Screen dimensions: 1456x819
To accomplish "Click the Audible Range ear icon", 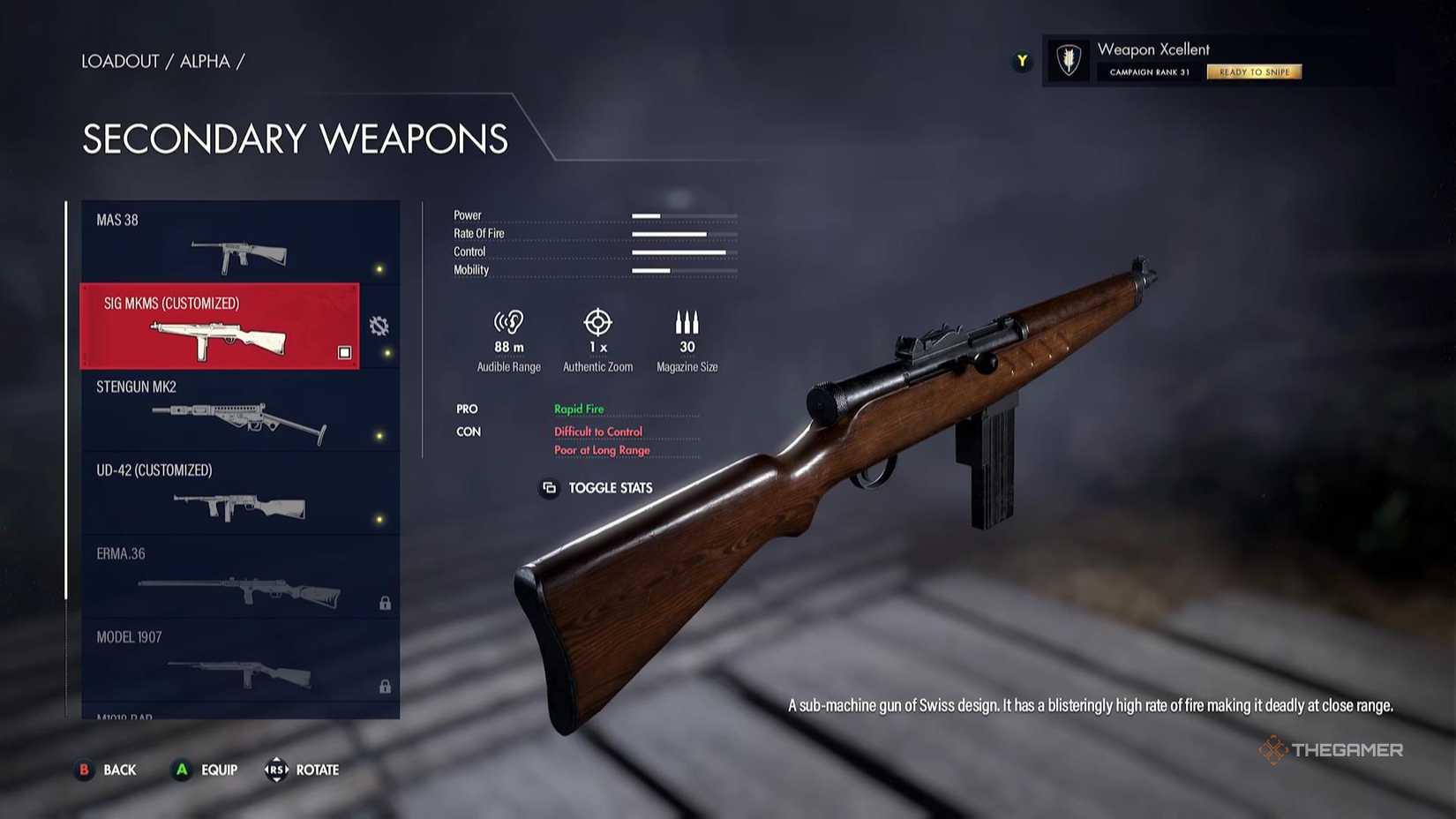I will [508, 320].
